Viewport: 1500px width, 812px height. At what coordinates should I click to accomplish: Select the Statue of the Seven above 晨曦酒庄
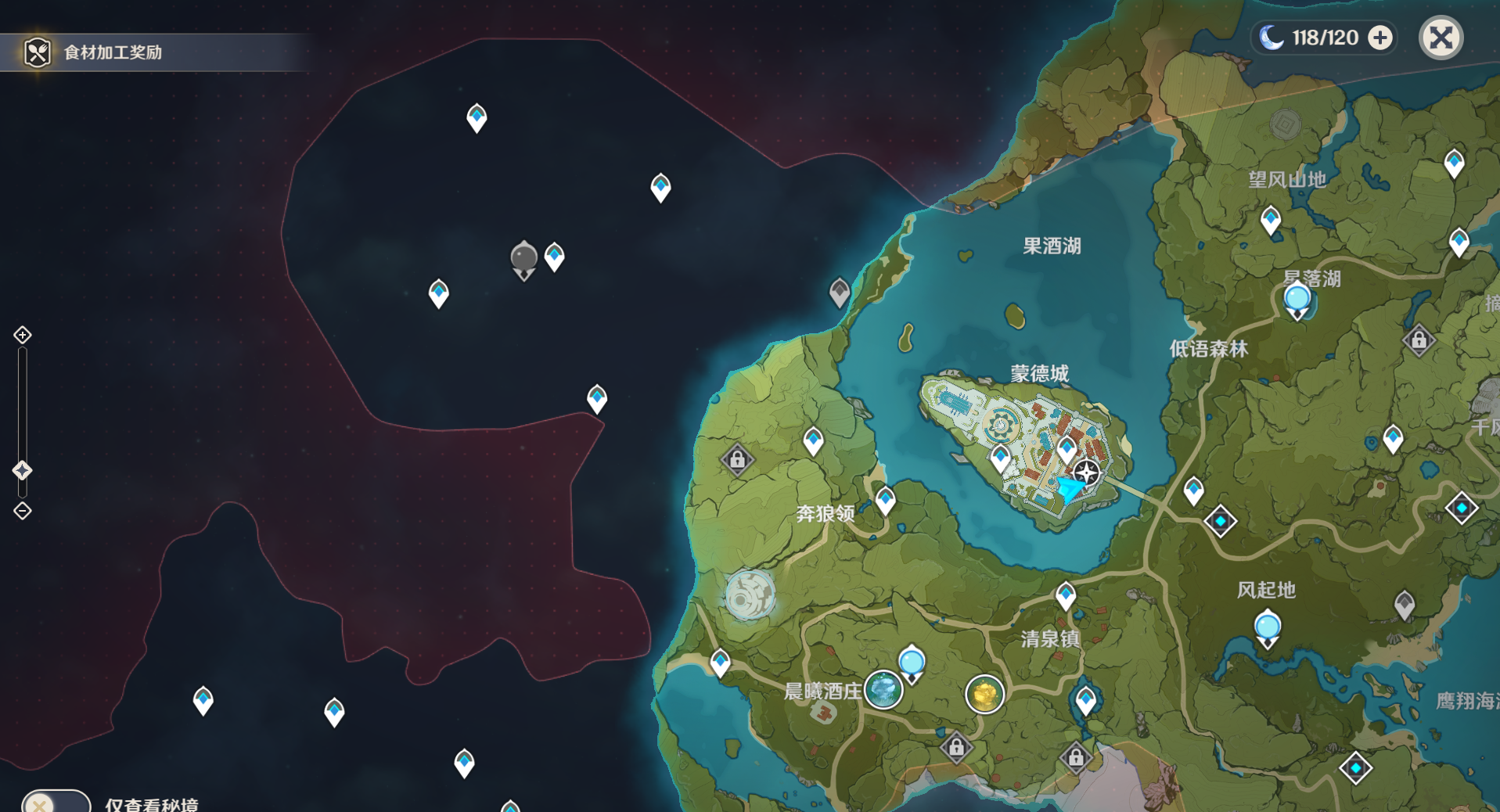point(912,663)
